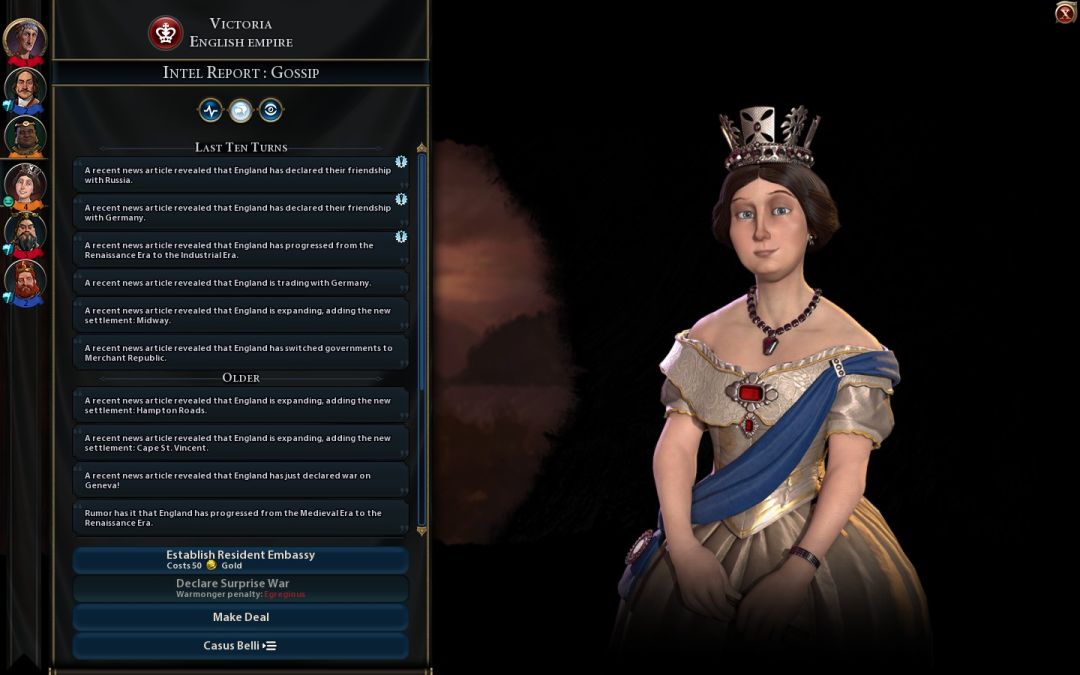This screenshot has height=675, width=1080.
Task: Select Trajan's portrait in the leader list
Action: click(x=25, y=40)
